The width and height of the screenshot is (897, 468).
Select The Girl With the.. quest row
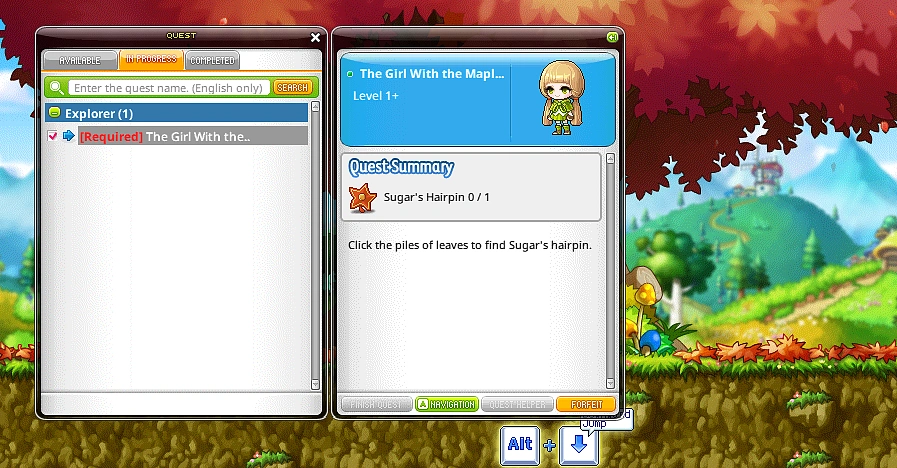coord(195,136)
